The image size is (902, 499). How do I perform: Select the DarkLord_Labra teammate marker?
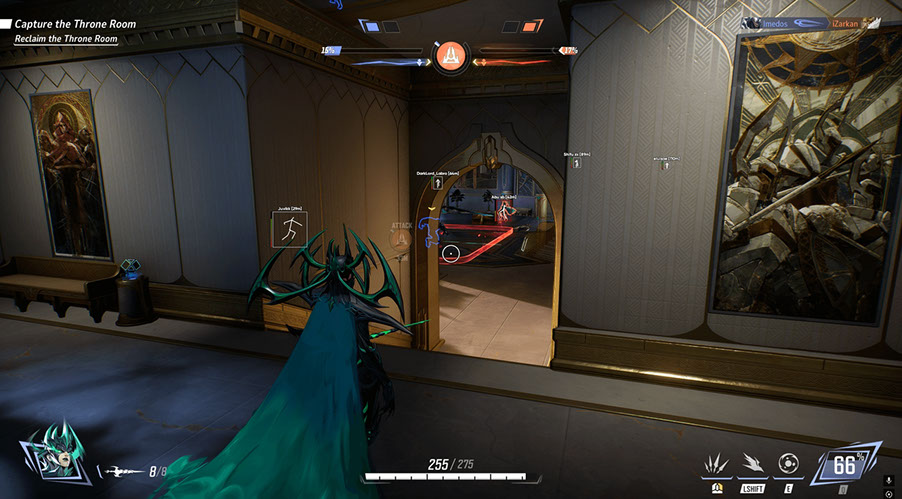pyautogui.click(x=438, y=183)
